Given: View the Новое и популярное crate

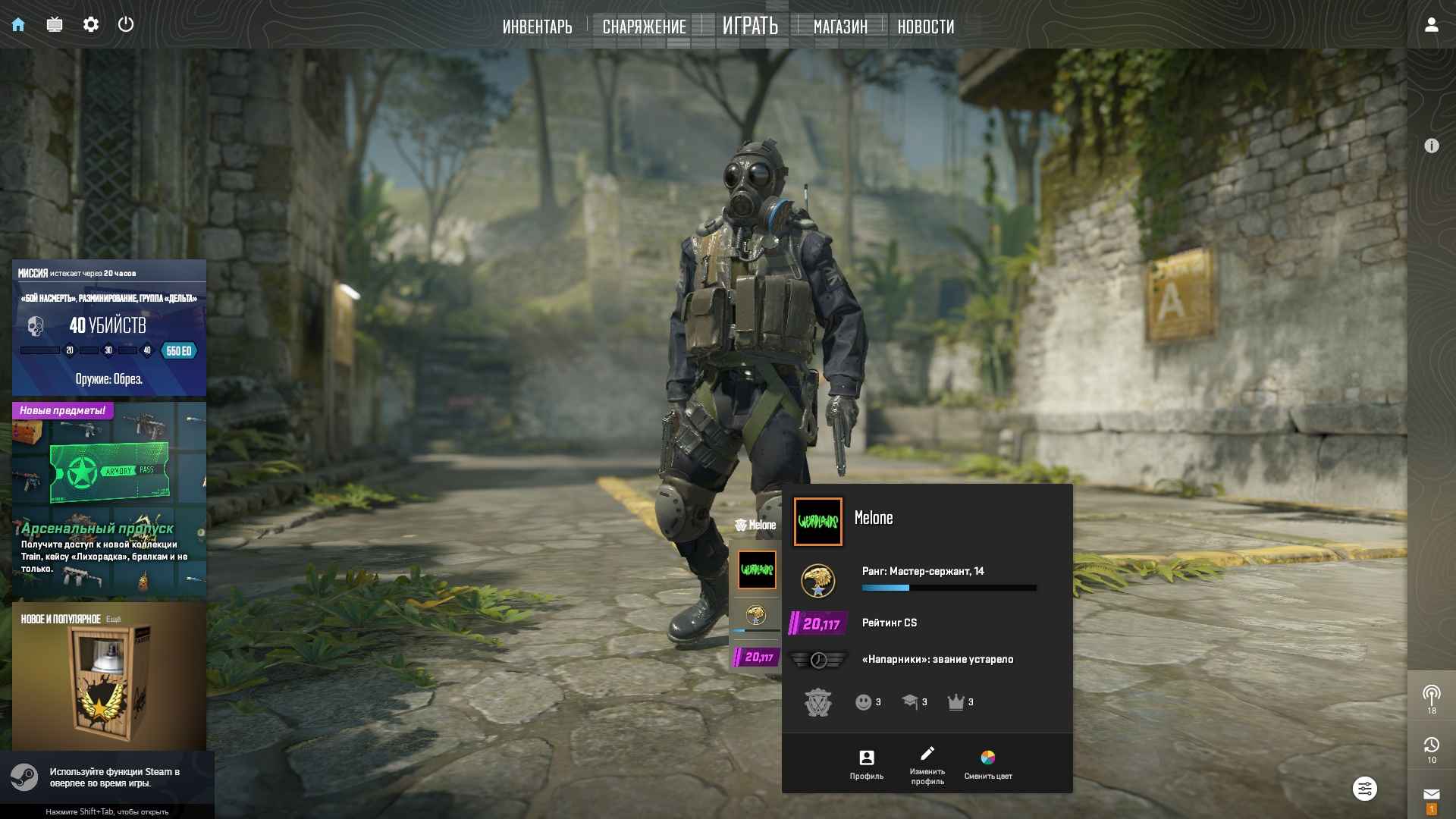Looking at the screenshot, I should tap(109, 676).
